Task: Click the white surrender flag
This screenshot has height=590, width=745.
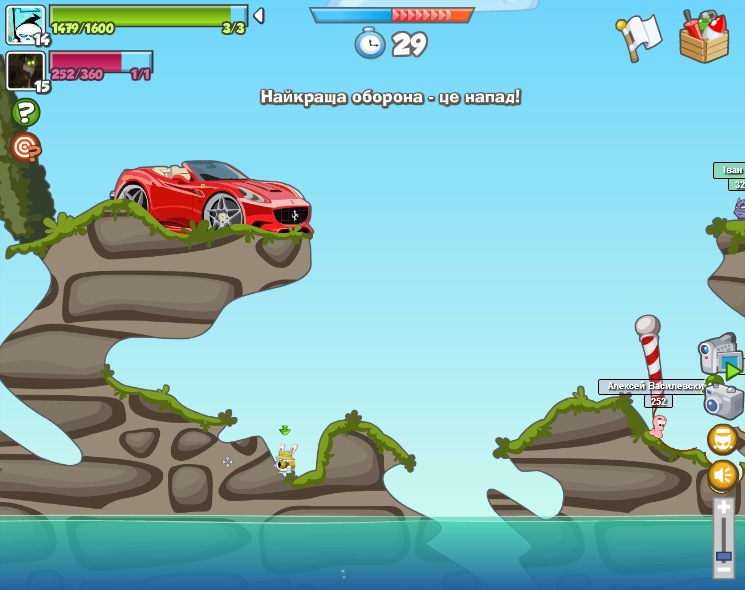Action: coord(639,36)
